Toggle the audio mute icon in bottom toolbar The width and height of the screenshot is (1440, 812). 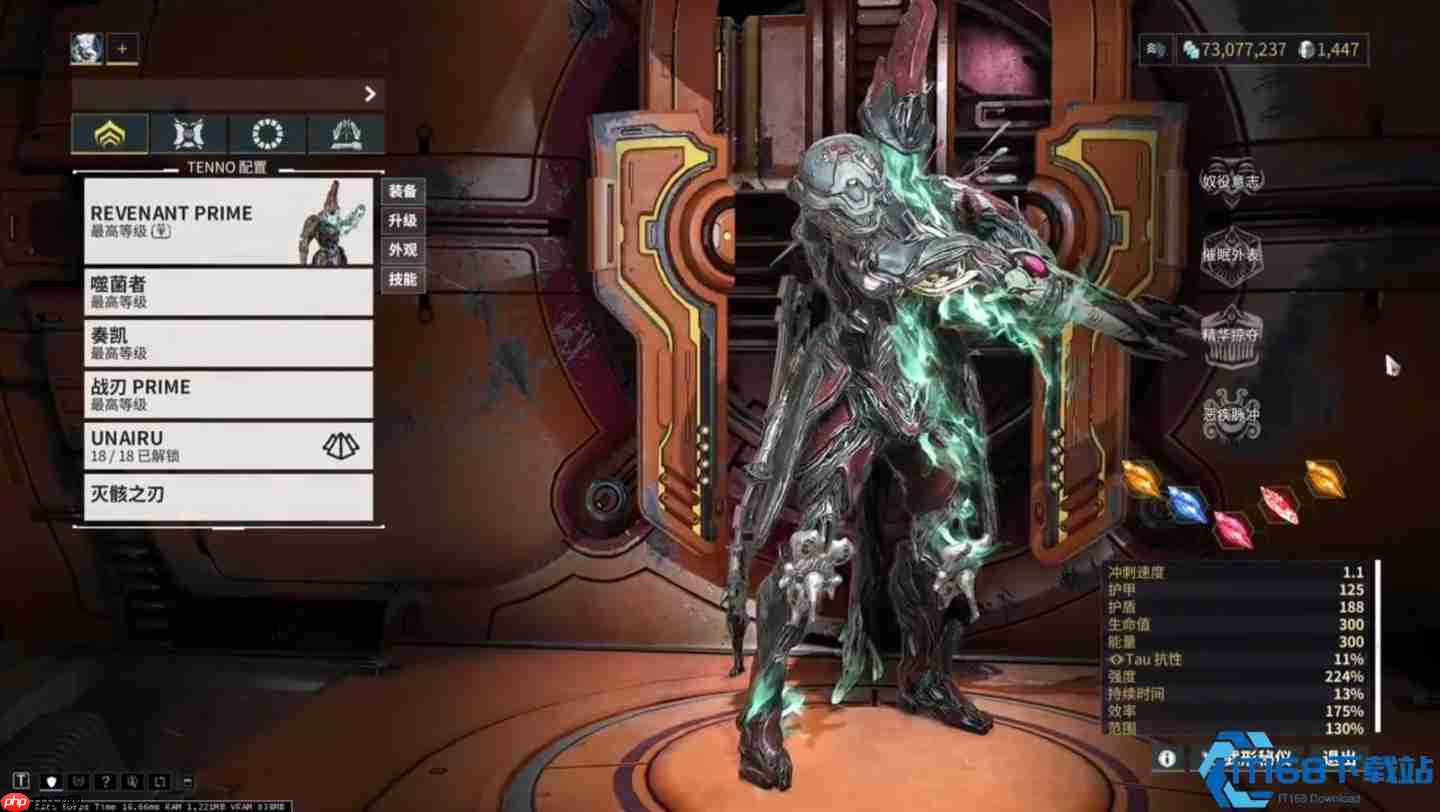pos(133,781)
